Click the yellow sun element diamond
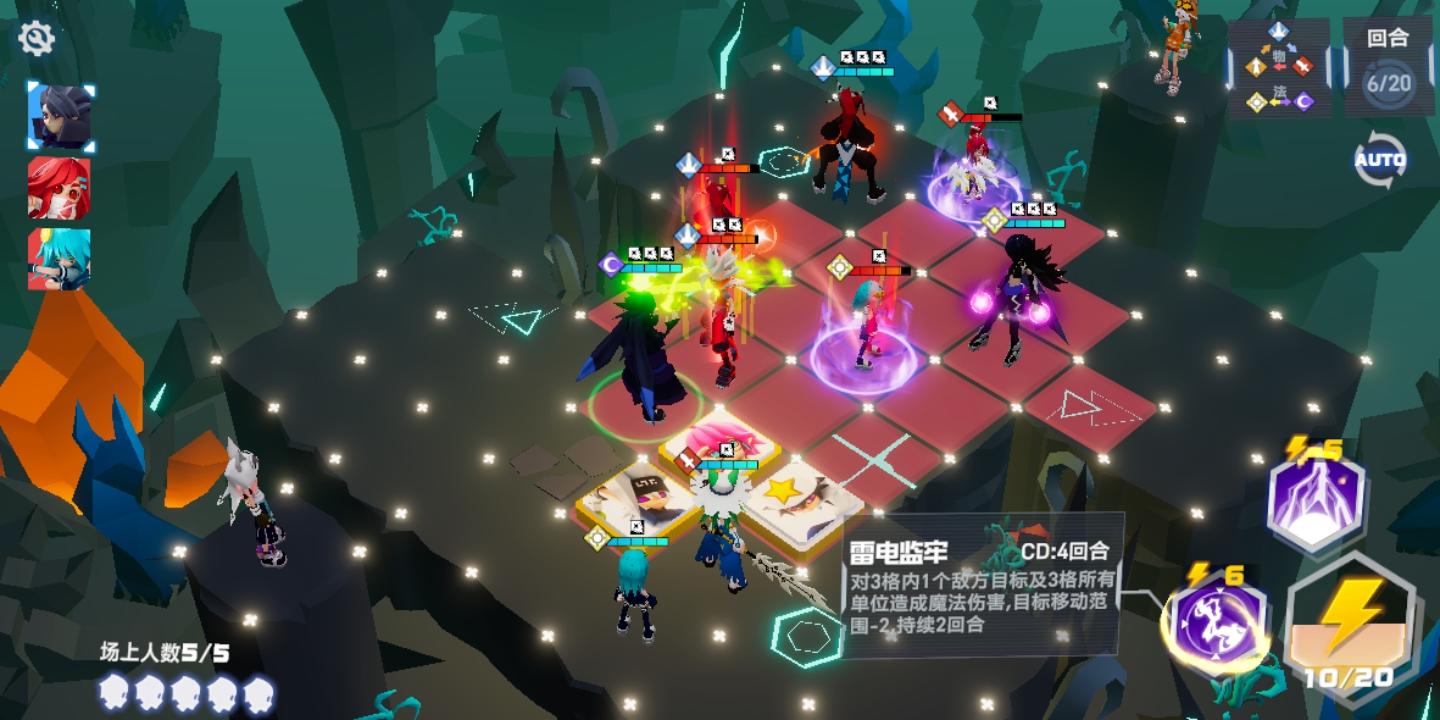 tap(1255, 101)
